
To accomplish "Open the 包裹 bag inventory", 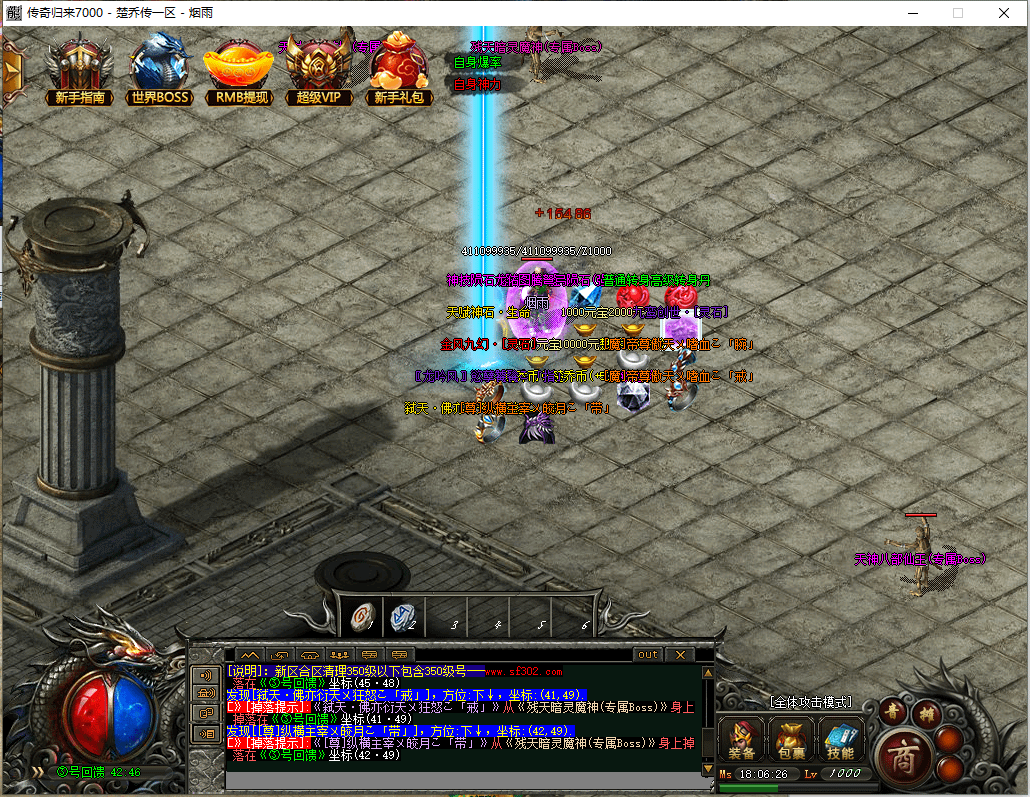I will (x=791, y=741).
